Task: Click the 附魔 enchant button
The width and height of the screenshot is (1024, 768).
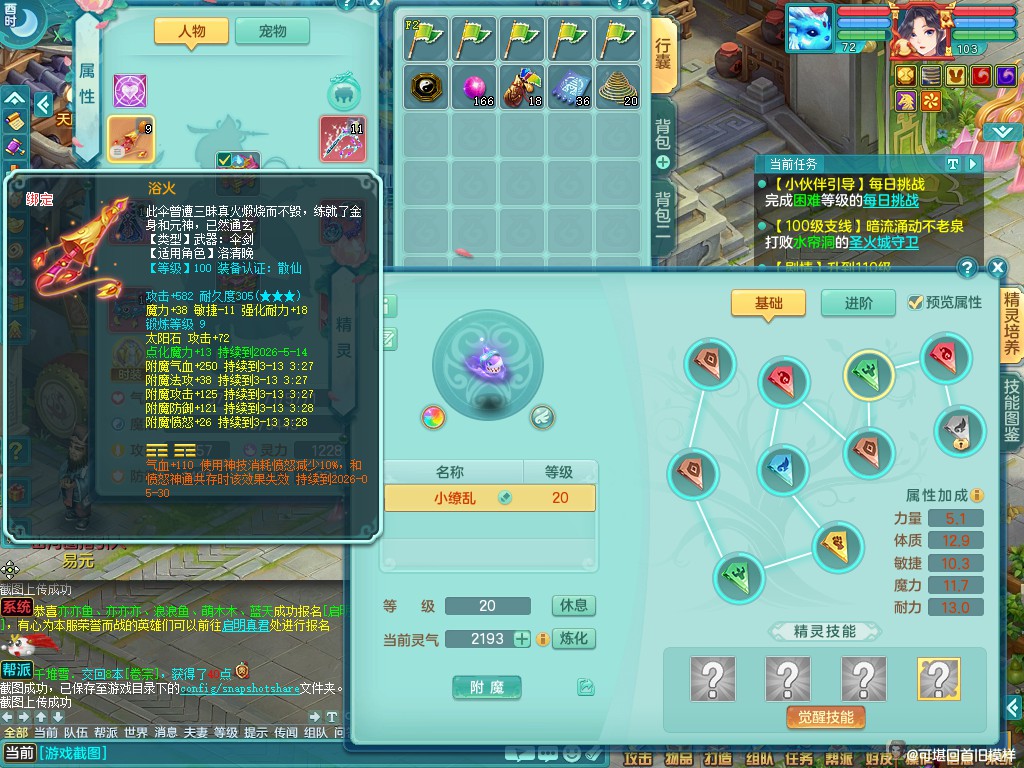Action: point(487,687)
